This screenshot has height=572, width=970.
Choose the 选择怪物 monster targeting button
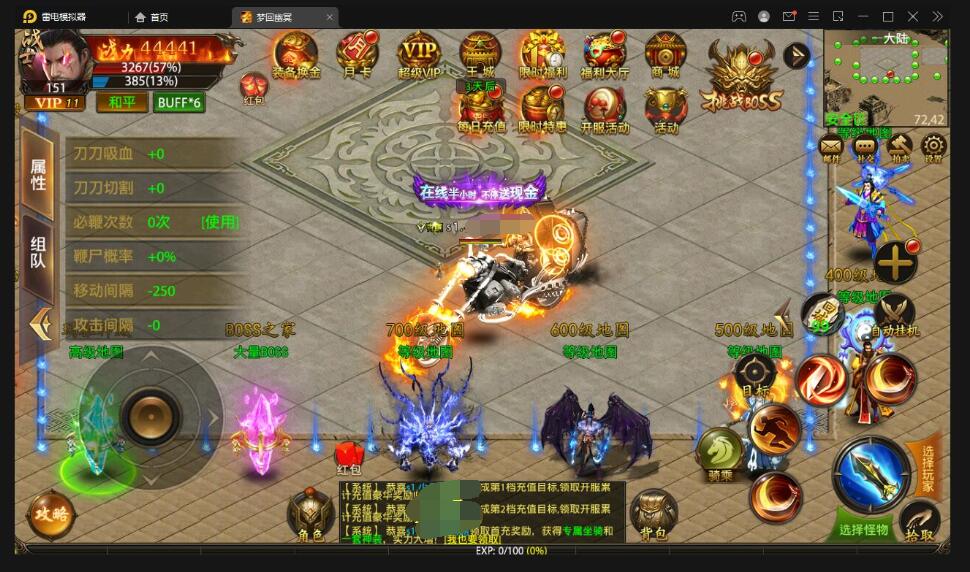[x=863, y=529]
